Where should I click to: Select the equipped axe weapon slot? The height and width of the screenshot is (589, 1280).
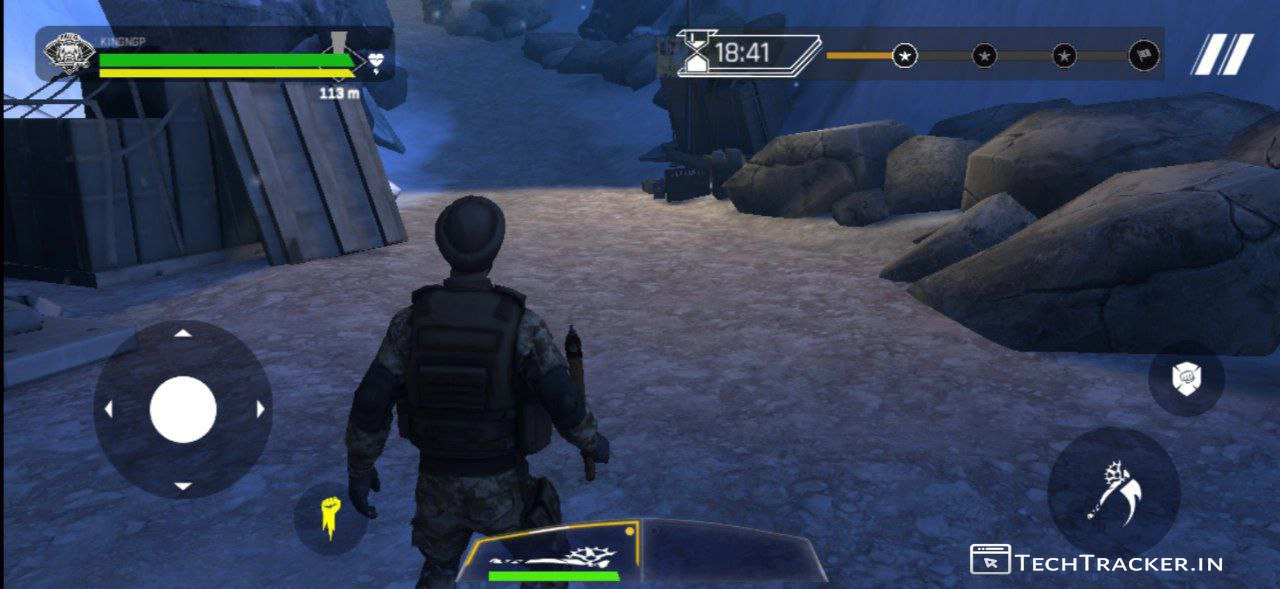click(x=552, y=553)
